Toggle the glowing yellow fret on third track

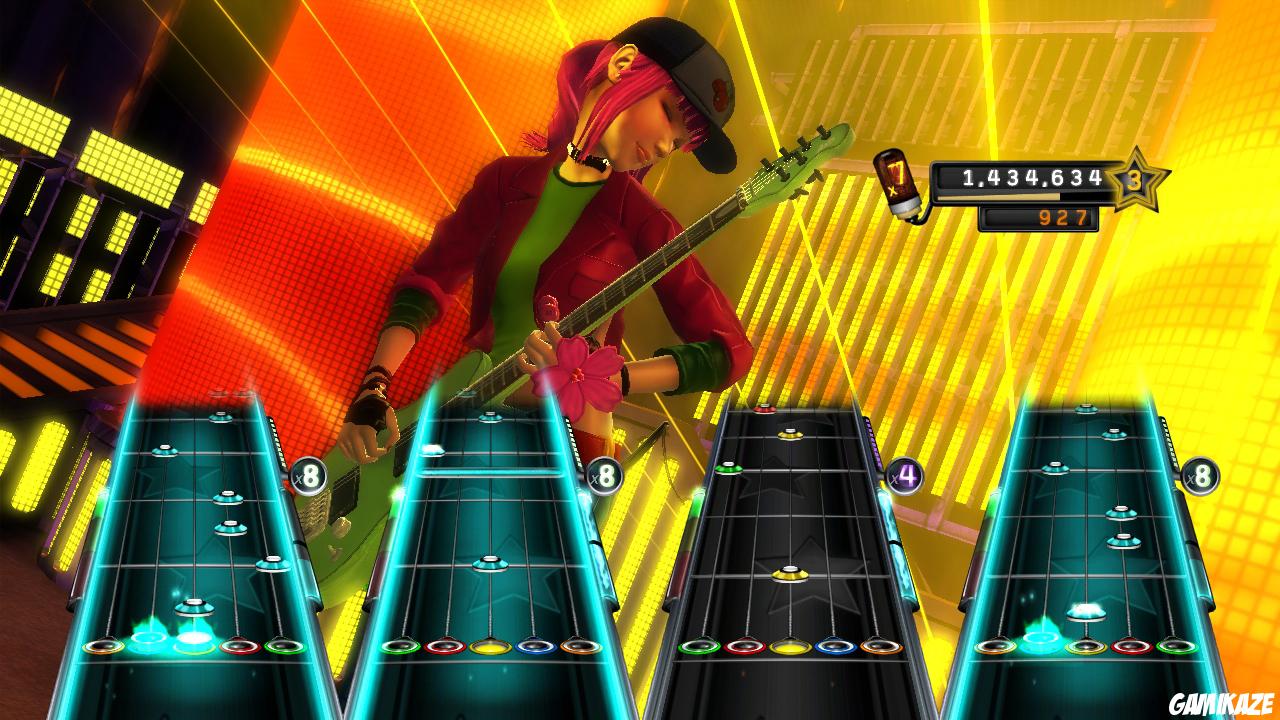click(x=789, y=647)
